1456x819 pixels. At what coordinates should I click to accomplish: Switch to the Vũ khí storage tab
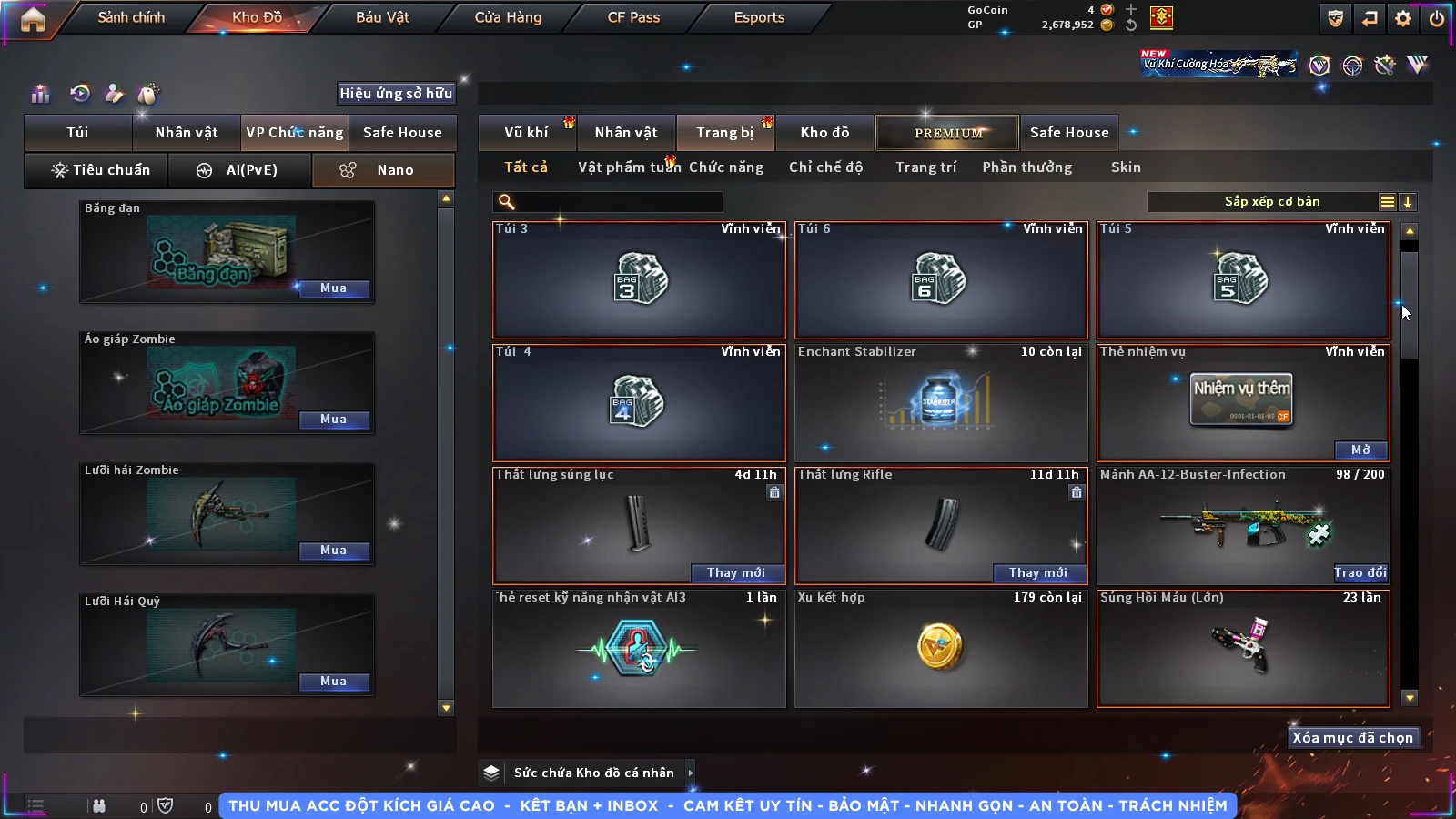pyautogui.click(x=526, y=133)
